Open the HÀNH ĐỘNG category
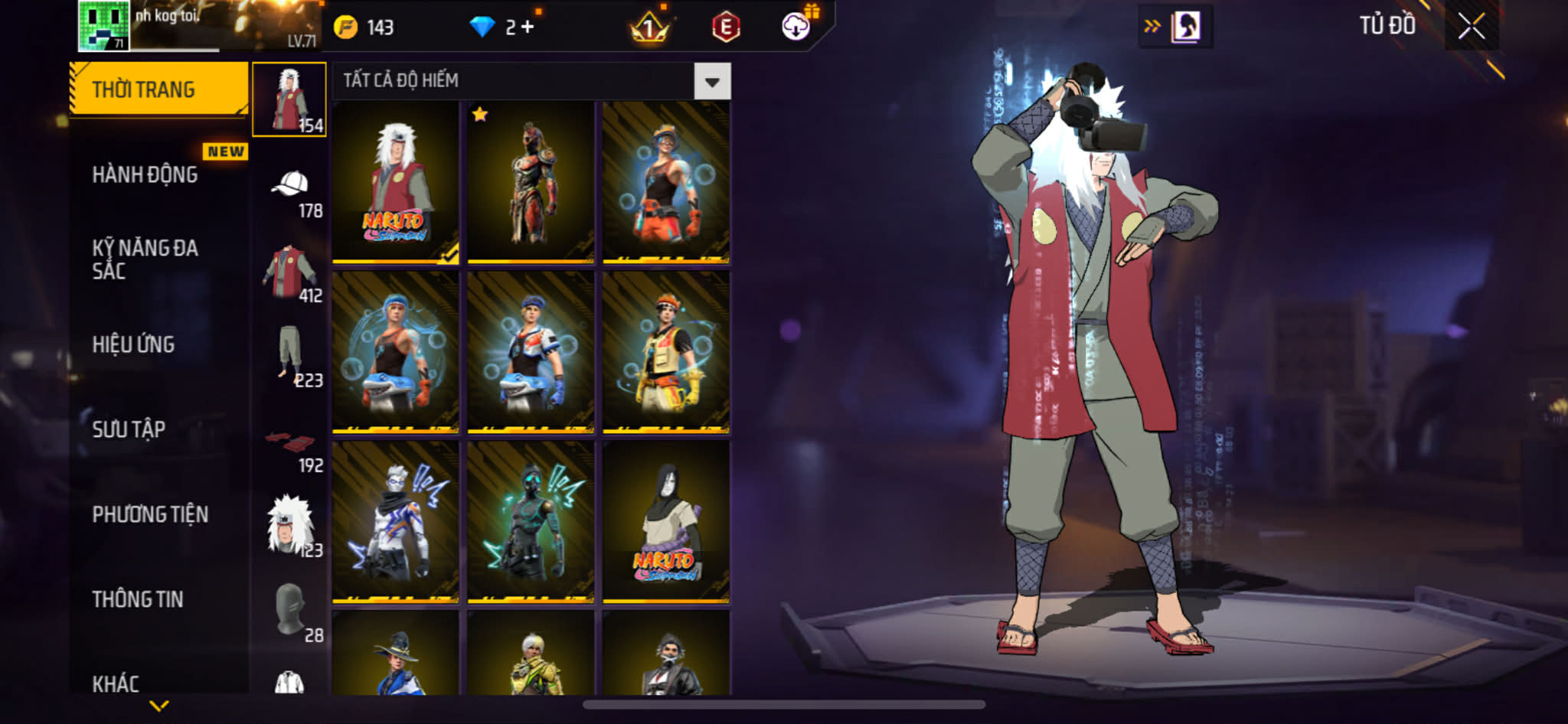The image size is (1568, 724). [145, 174]
